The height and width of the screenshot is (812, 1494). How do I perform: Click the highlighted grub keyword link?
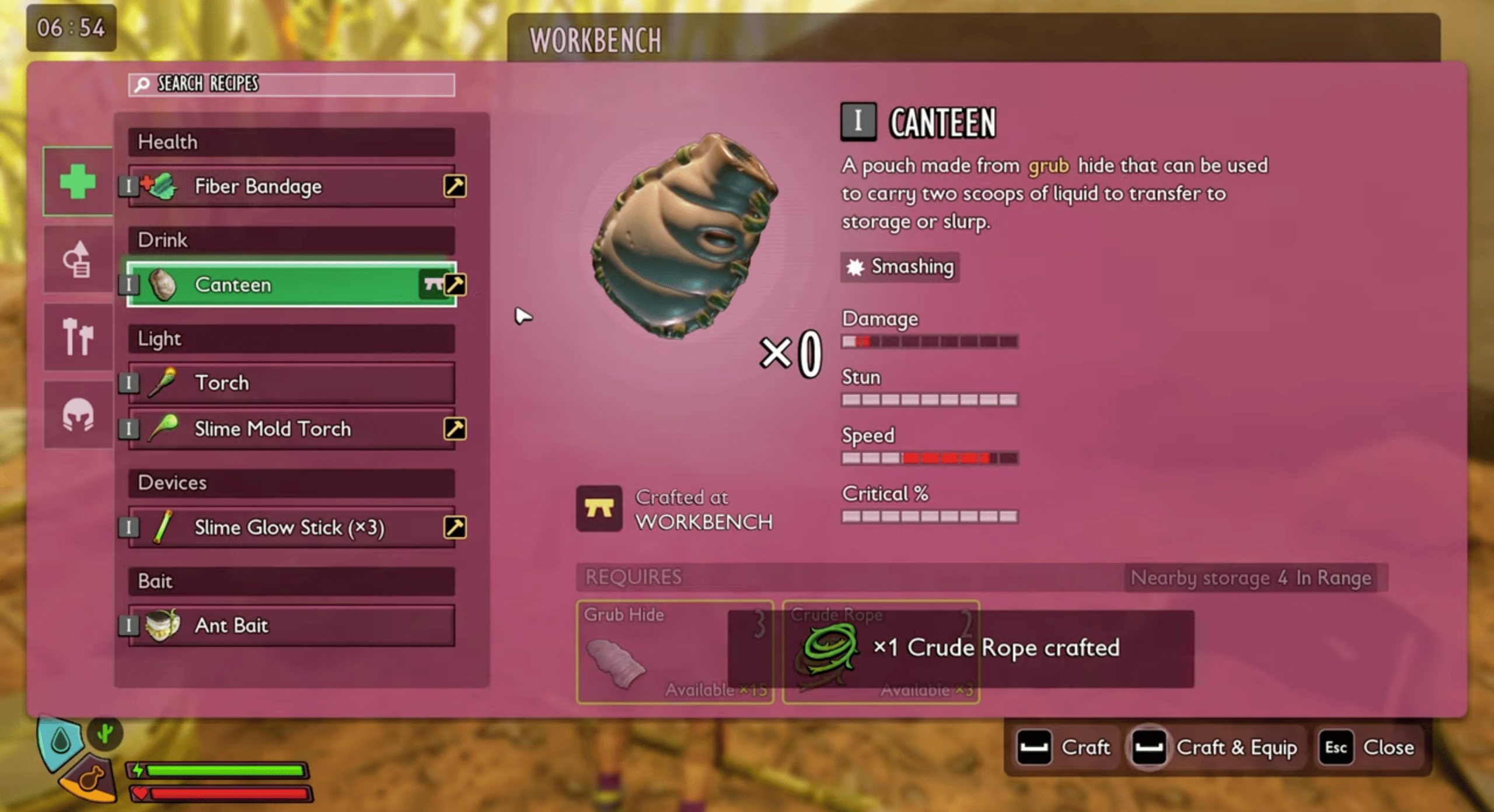coord(1048,166)
